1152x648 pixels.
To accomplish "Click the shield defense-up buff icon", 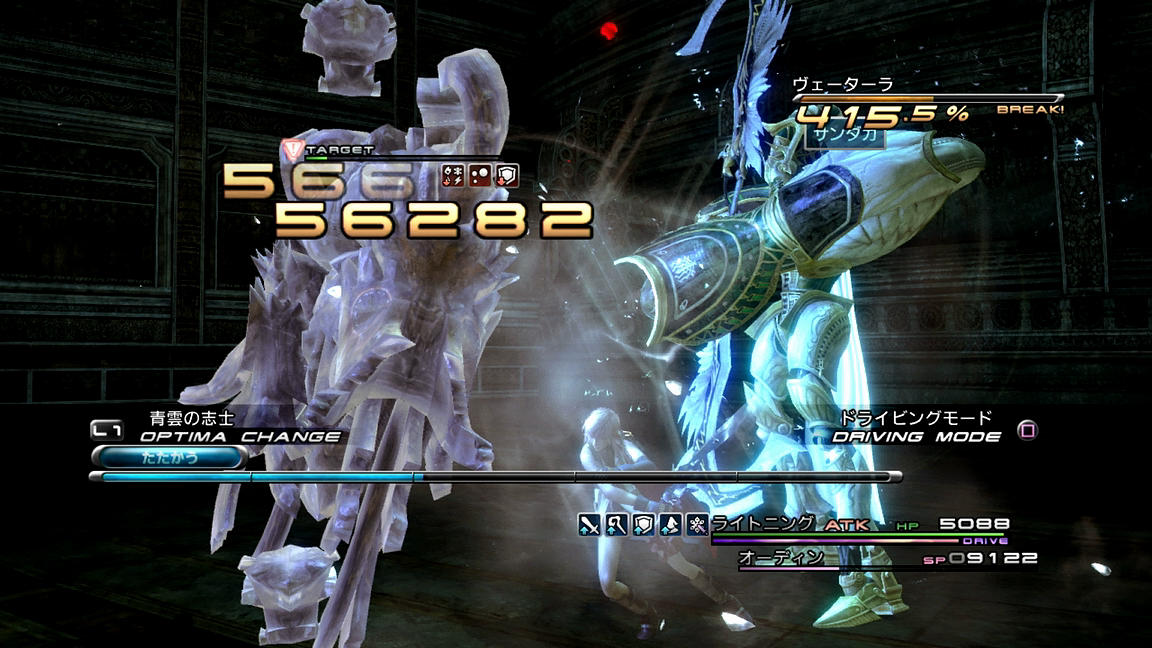I will (643, 523).
